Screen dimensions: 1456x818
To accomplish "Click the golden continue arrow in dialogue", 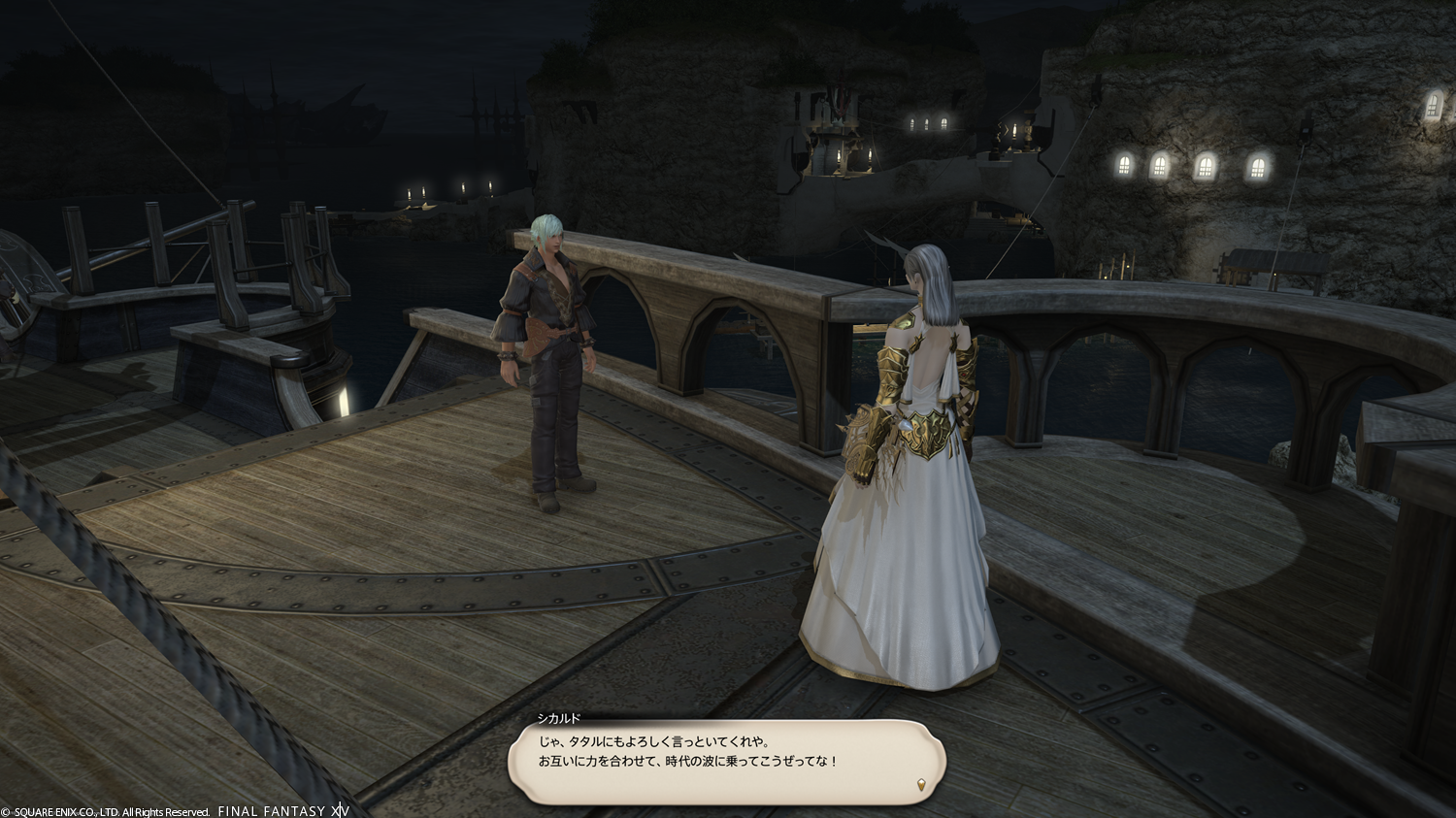I will [x=920, y=784].
